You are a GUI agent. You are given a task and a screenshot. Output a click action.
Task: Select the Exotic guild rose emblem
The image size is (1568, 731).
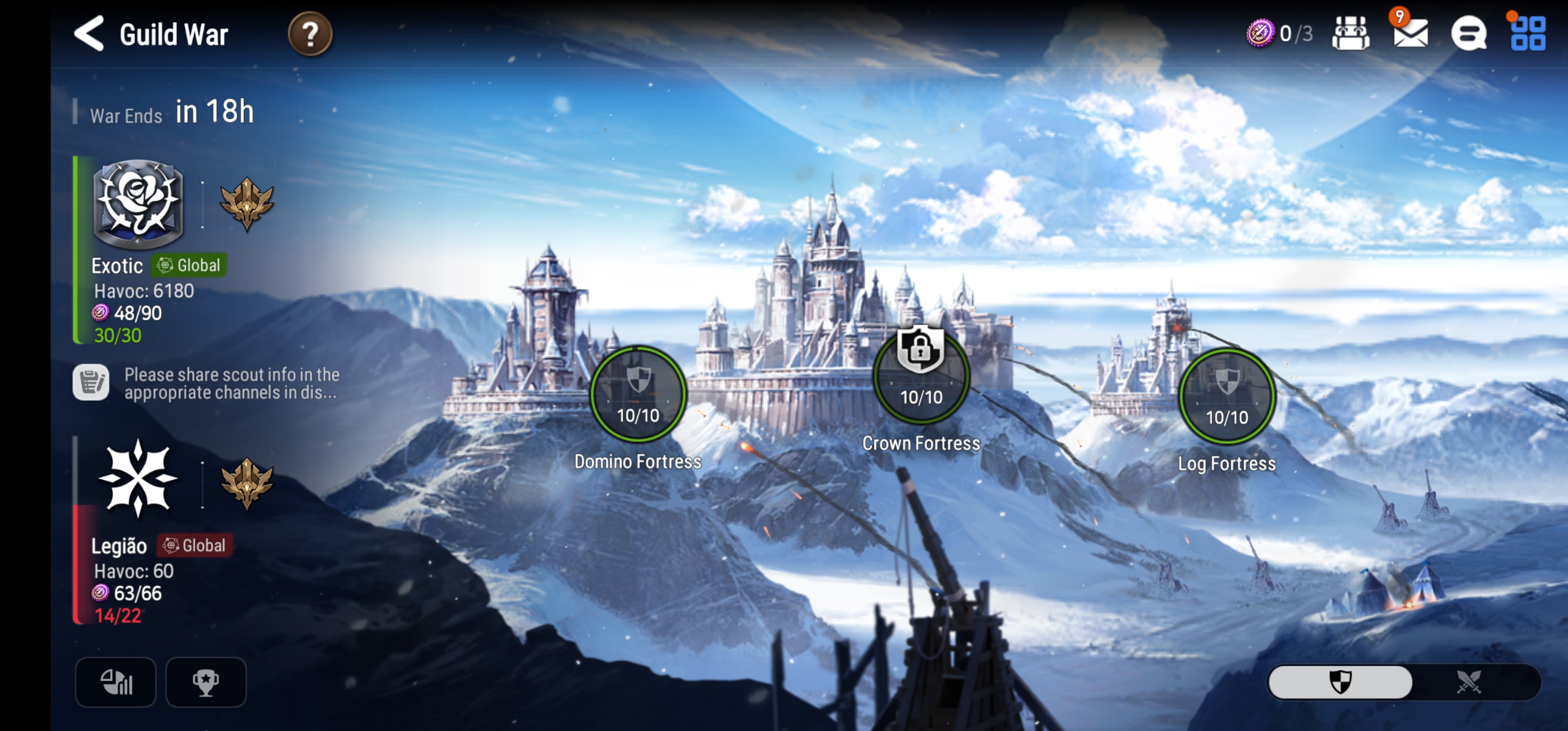tap(138, 204)
